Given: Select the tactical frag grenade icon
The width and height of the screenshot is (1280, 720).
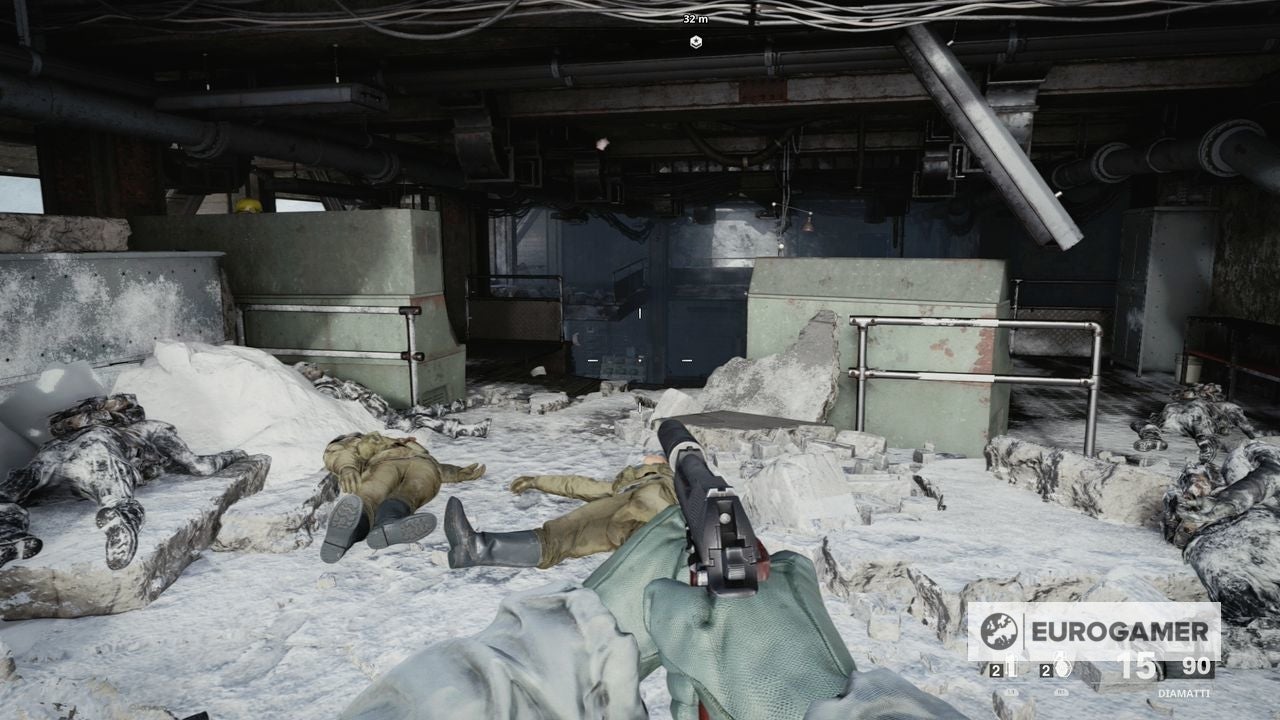Looking at the screenshot, I should (1062, 666).
